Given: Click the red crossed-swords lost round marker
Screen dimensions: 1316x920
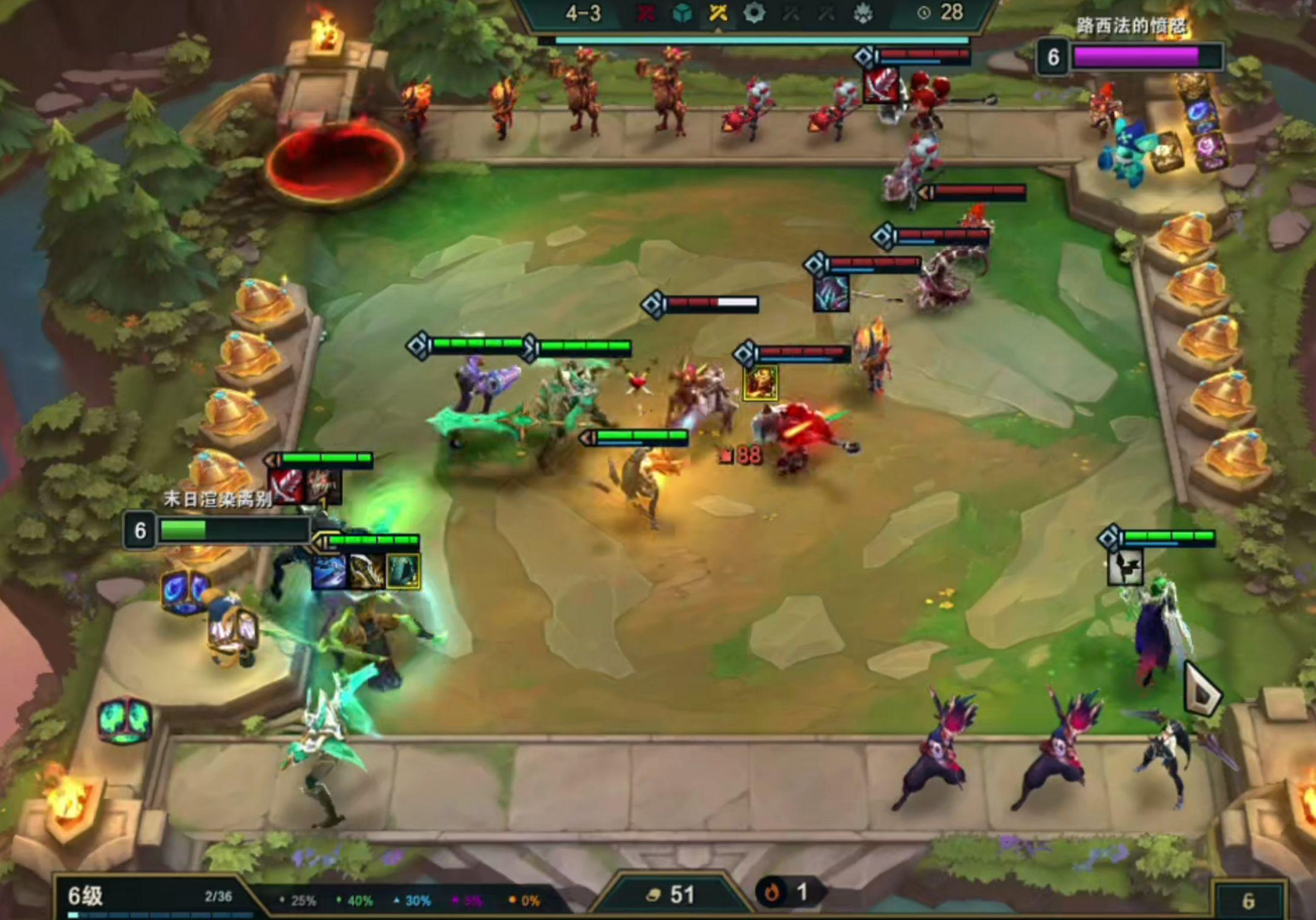Looking at the screenshot, I should 645,13.
